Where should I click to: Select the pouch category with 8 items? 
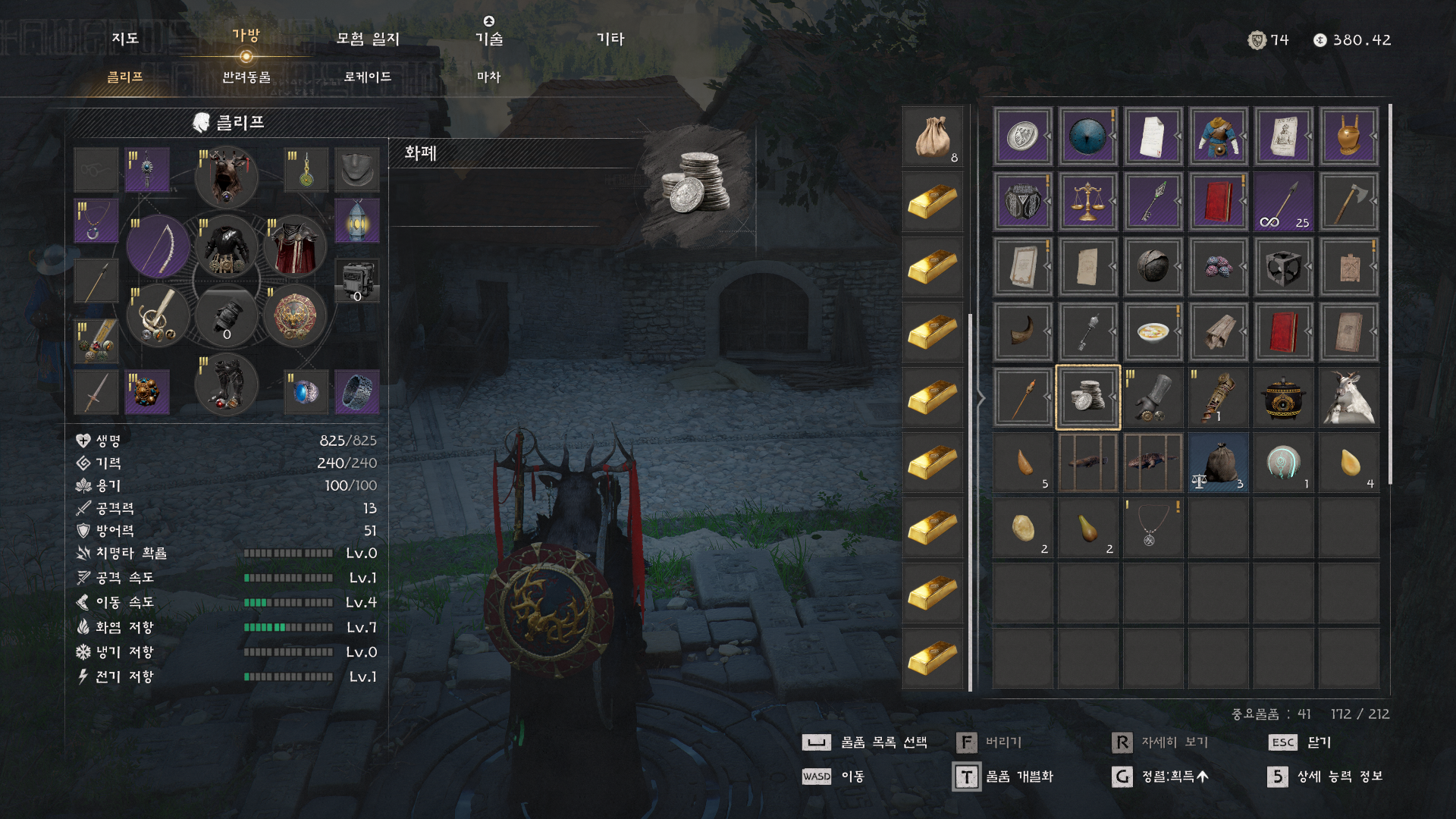coord(933,137)
